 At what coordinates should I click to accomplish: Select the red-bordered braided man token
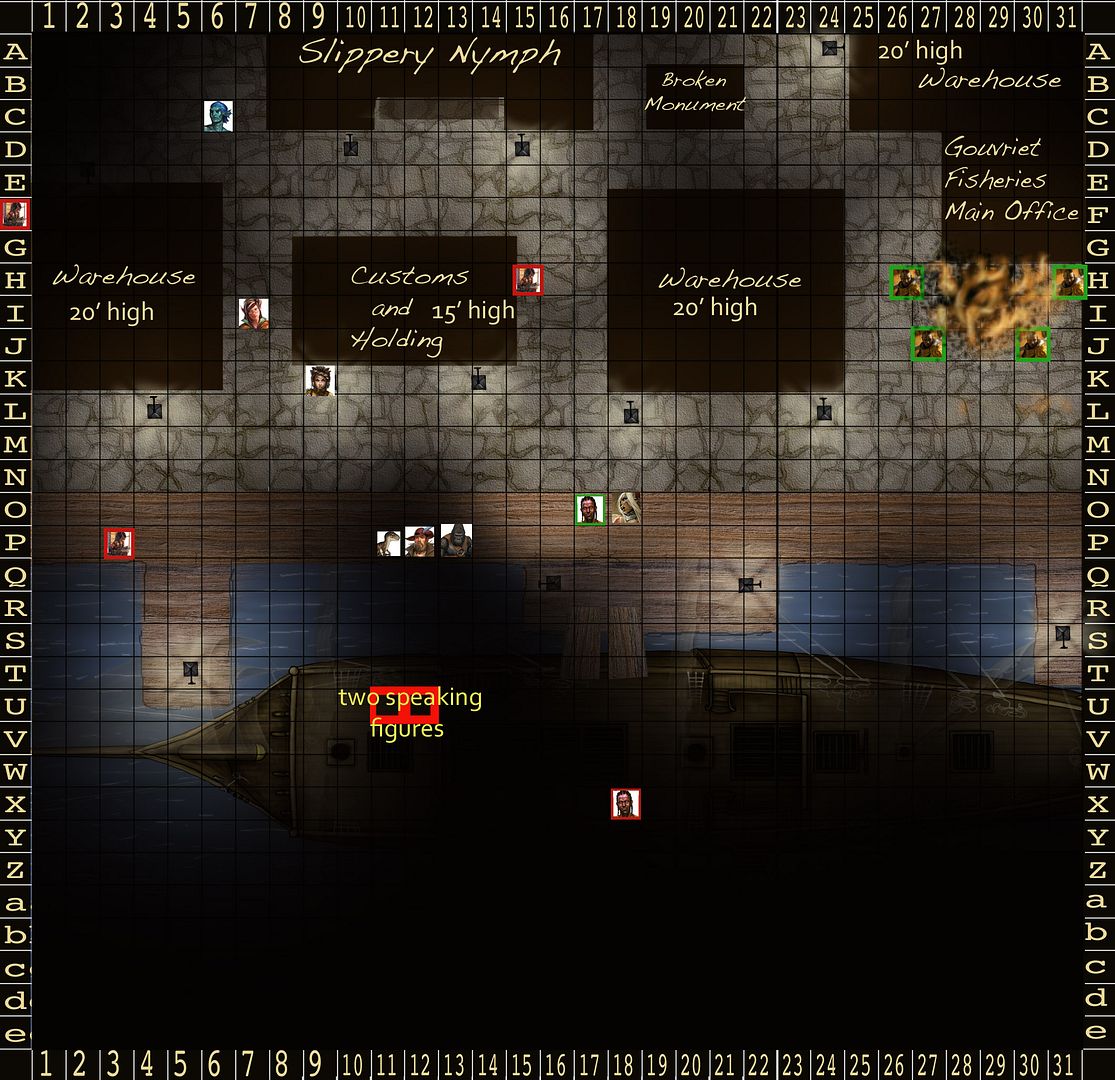pyautogui.click(x=626, y=804)
